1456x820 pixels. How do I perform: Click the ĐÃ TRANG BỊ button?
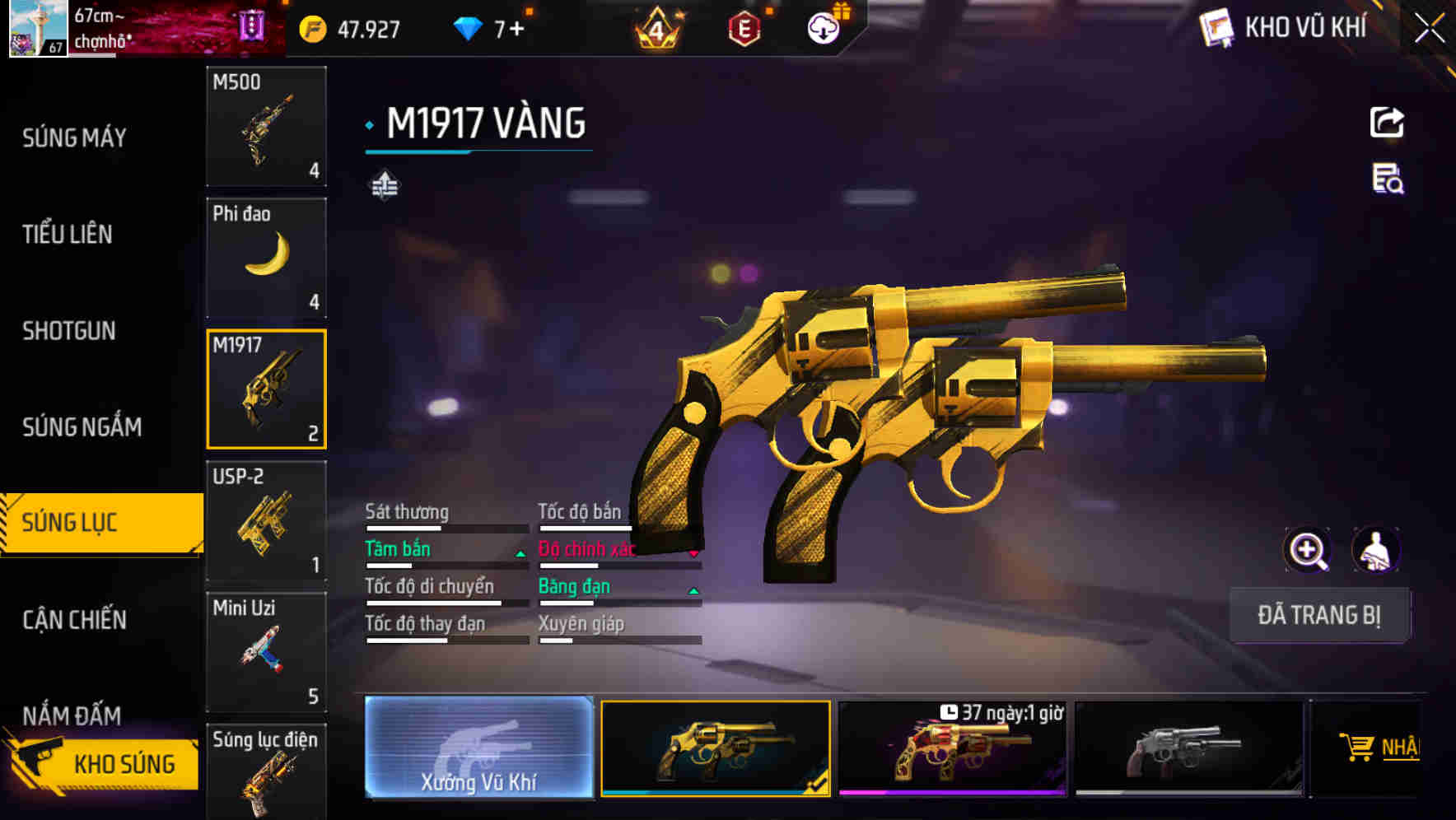(x=1318, y=615)
